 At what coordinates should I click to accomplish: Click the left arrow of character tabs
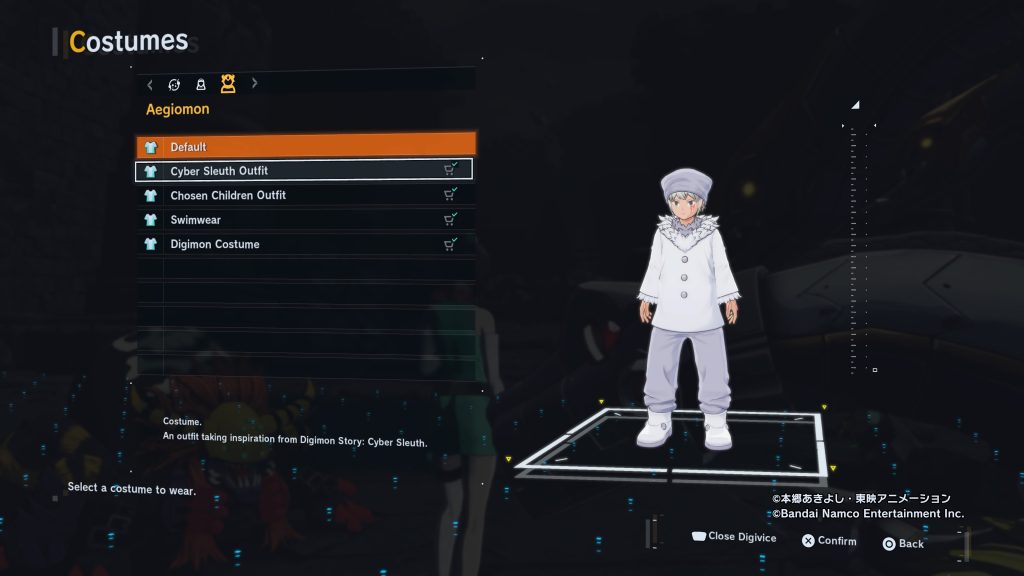point(150,84)
